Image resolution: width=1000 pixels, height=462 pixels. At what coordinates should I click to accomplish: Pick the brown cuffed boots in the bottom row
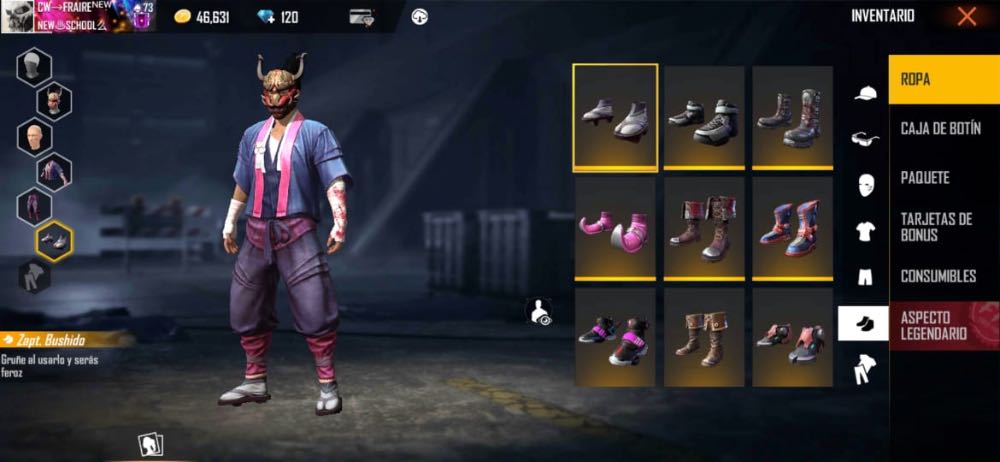(704, 337)
